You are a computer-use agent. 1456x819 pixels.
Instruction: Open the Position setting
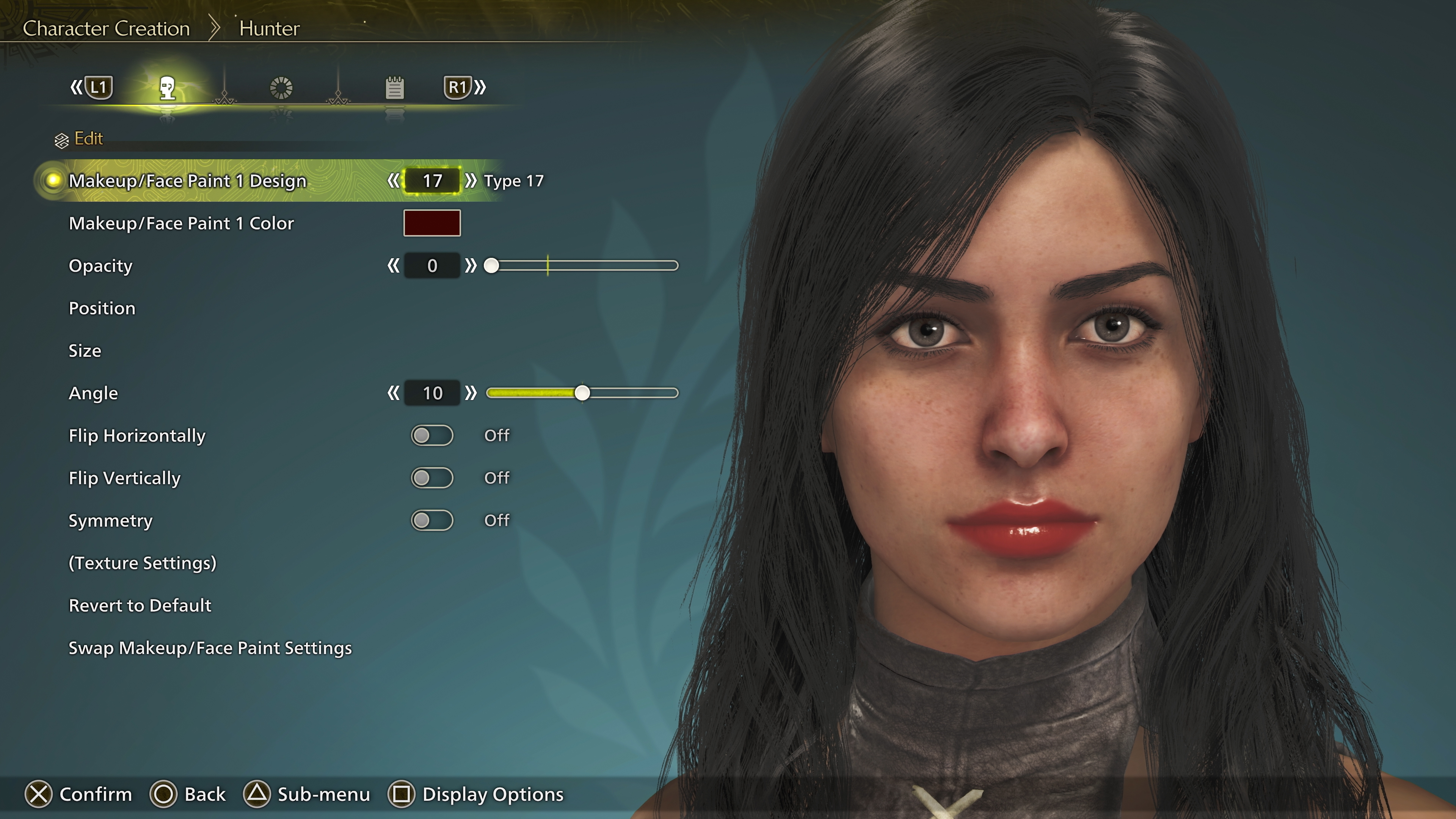pos(102,308)
